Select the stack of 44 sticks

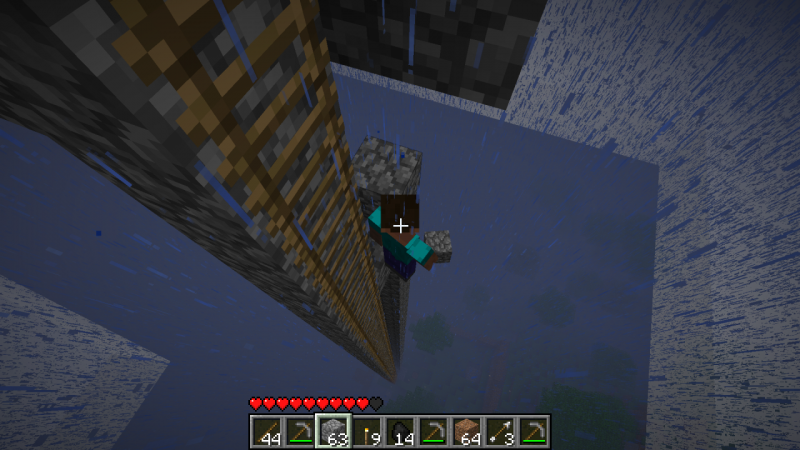(x=265, y=431)
